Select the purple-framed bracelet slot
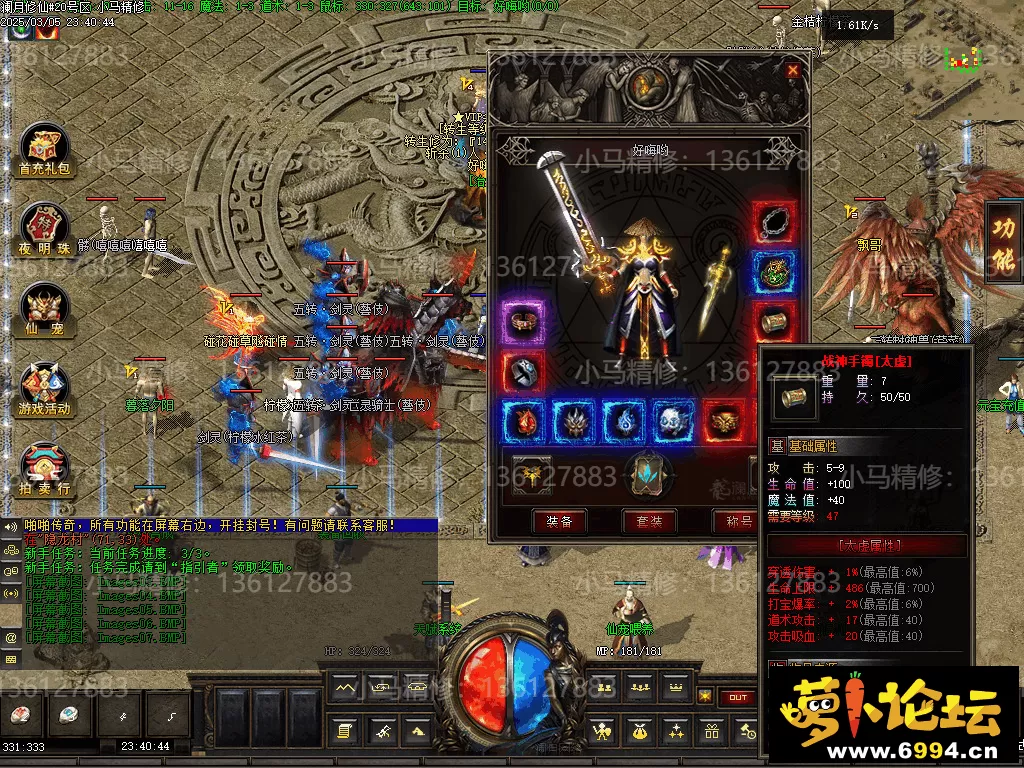Image resolution: width=1024 pixels, height=768 pixels. 524,322
